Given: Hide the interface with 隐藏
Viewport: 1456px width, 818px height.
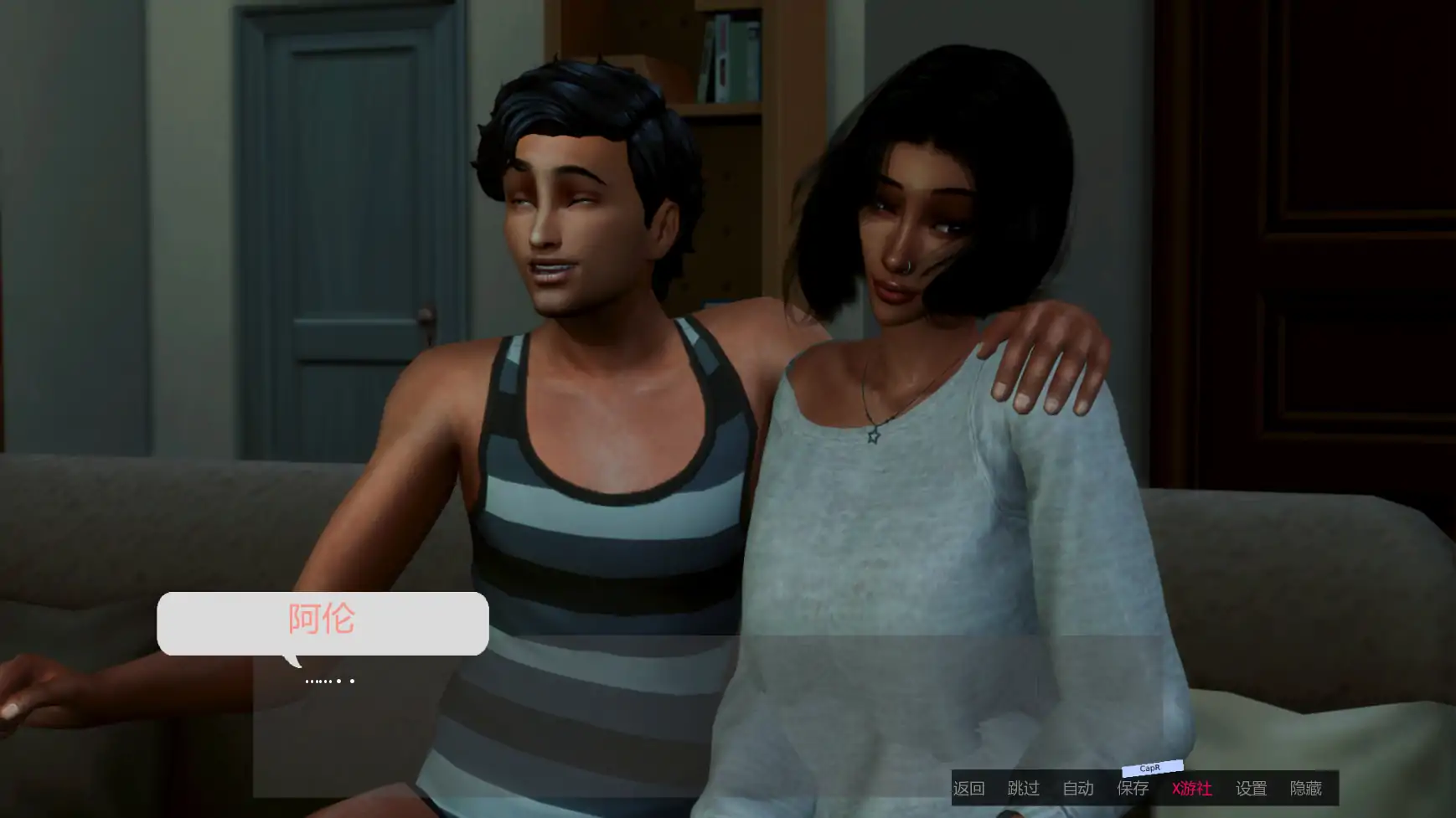Looking at the screenshot, I should (x=1305, y=789).
